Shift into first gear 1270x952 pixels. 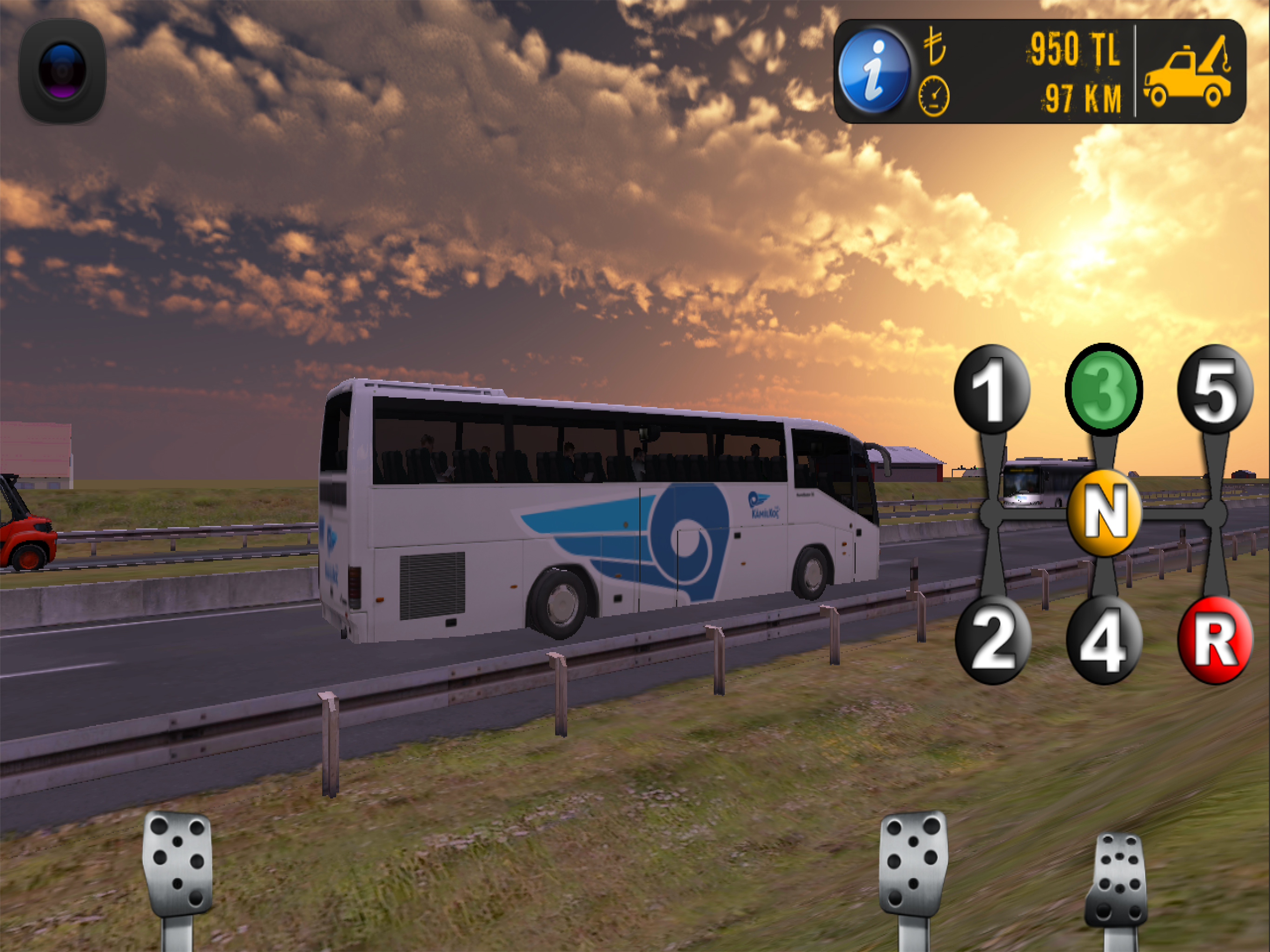[992, 390]
